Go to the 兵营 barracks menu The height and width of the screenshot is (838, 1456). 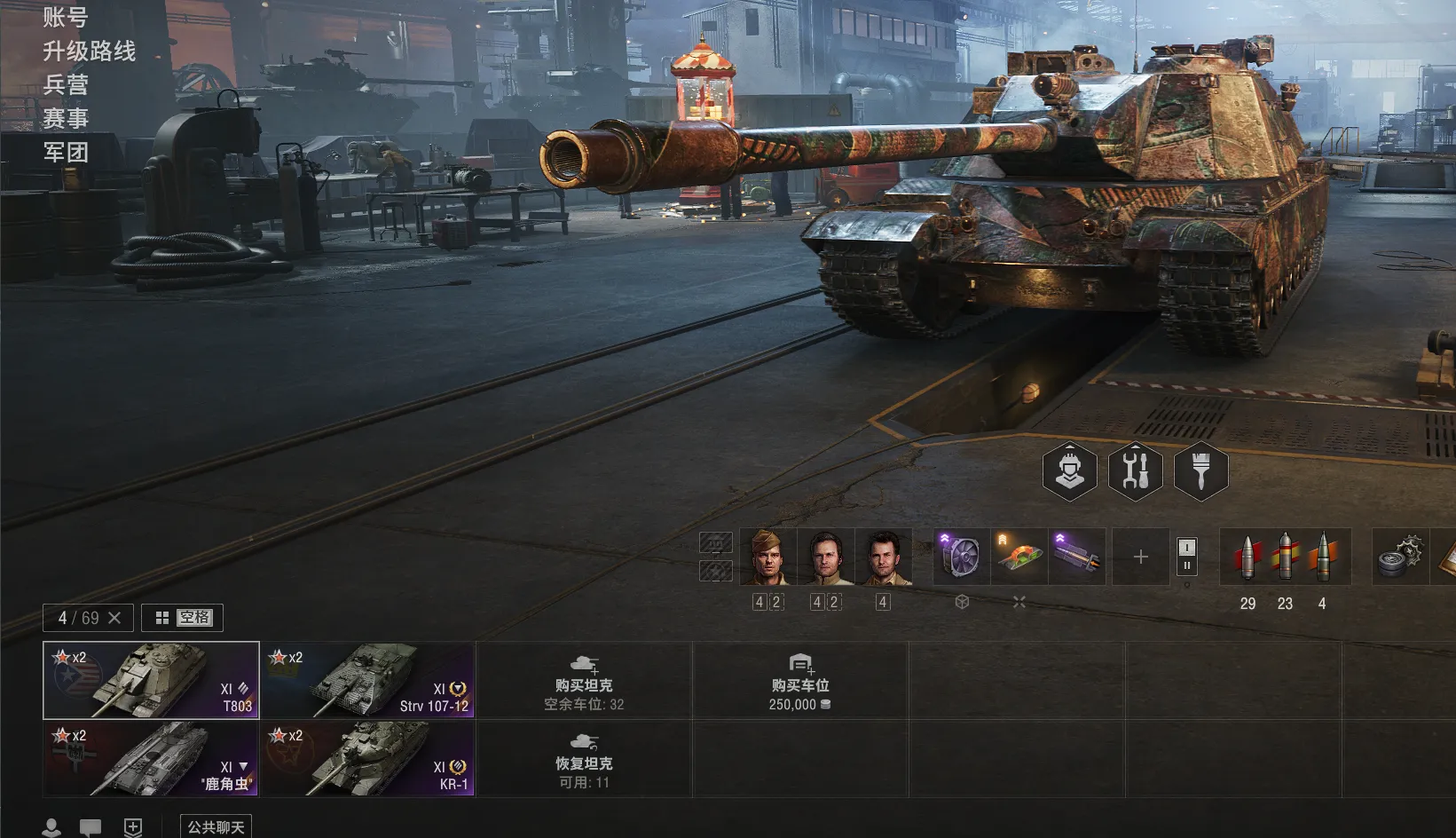(66, 84)
